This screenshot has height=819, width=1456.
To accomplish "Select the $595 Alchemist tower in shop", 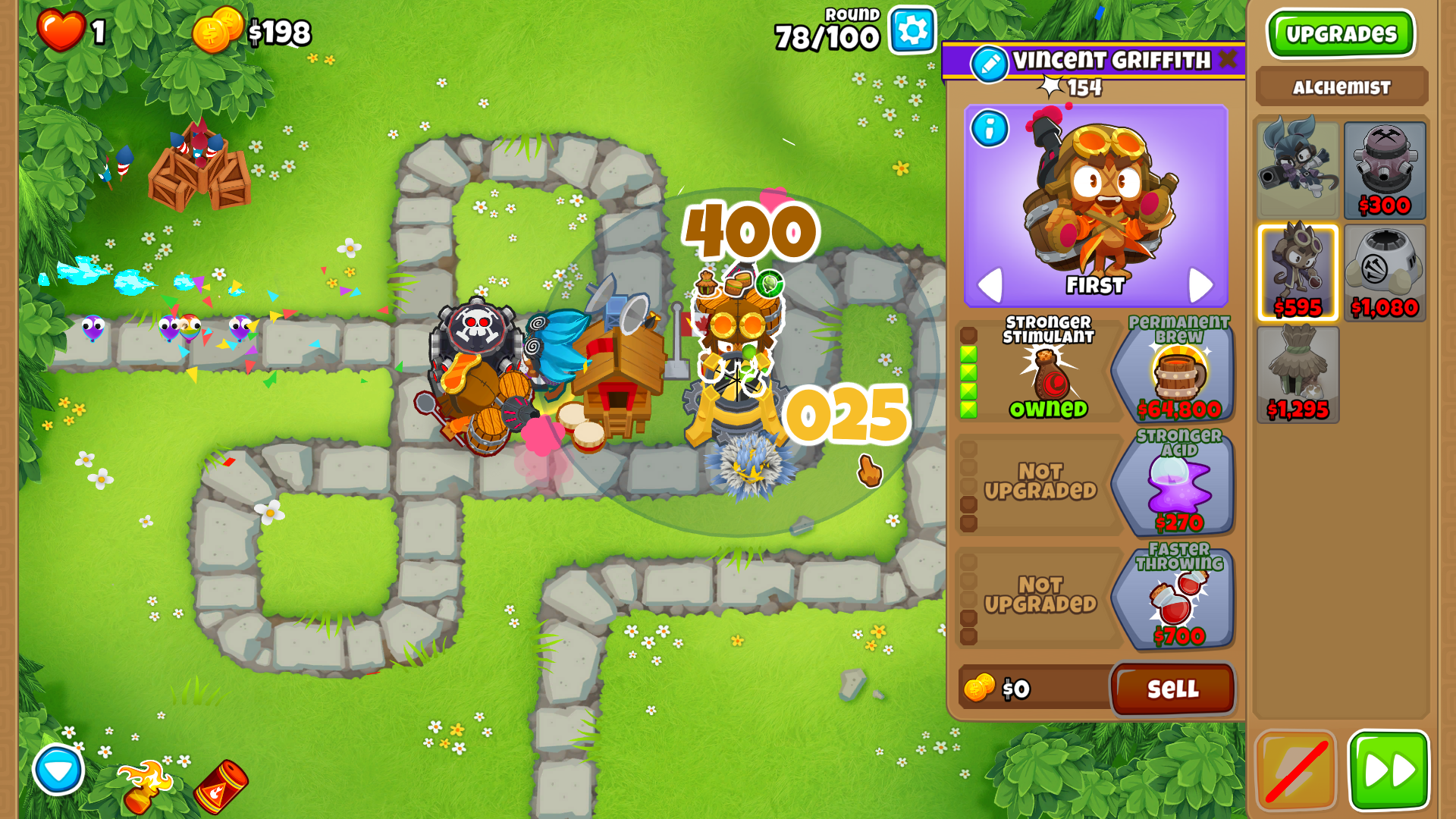I will 1298,271.
